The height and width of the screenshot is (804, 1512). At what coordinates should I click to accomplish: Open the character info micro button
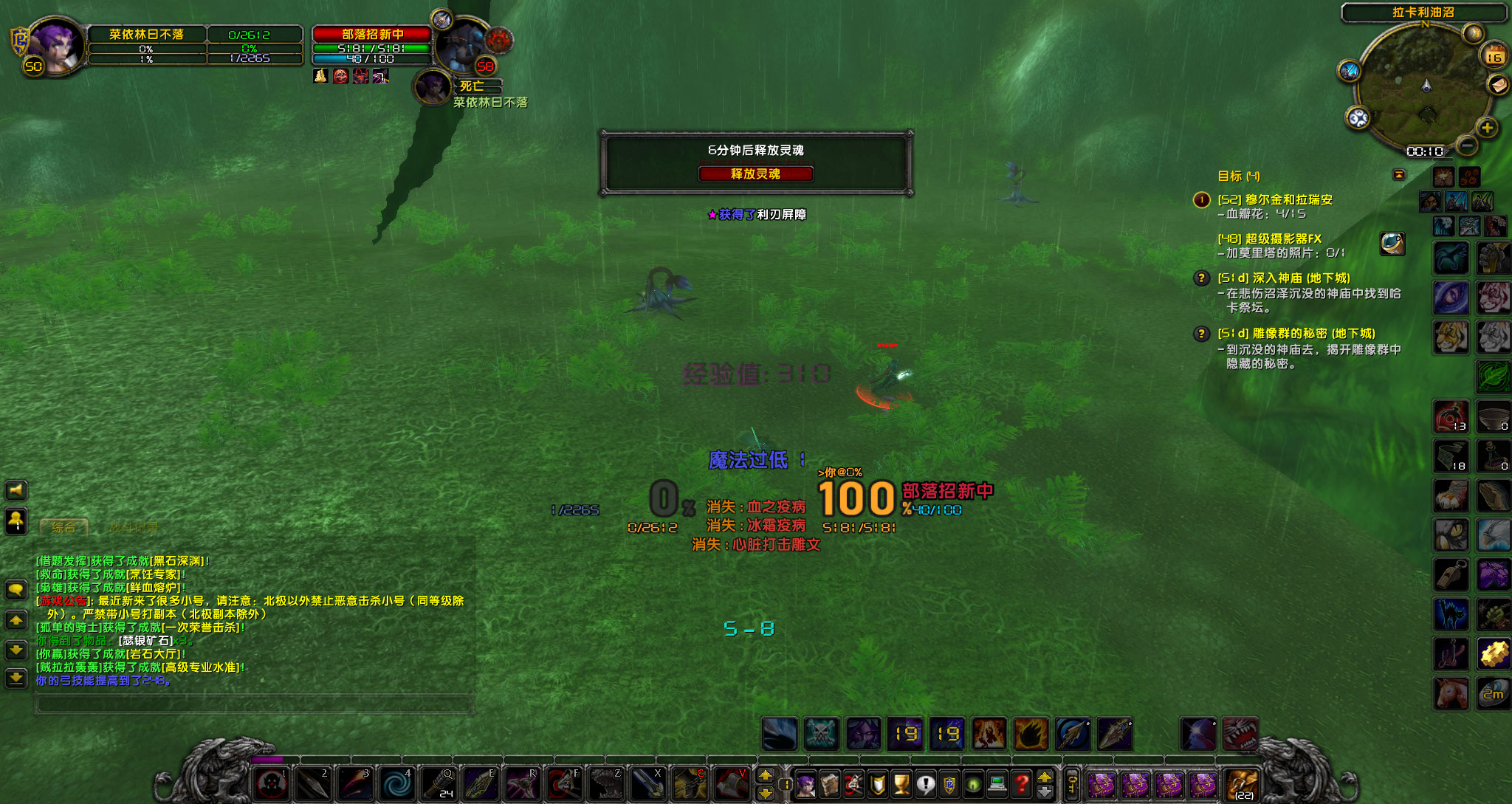(x=806, y=783)
